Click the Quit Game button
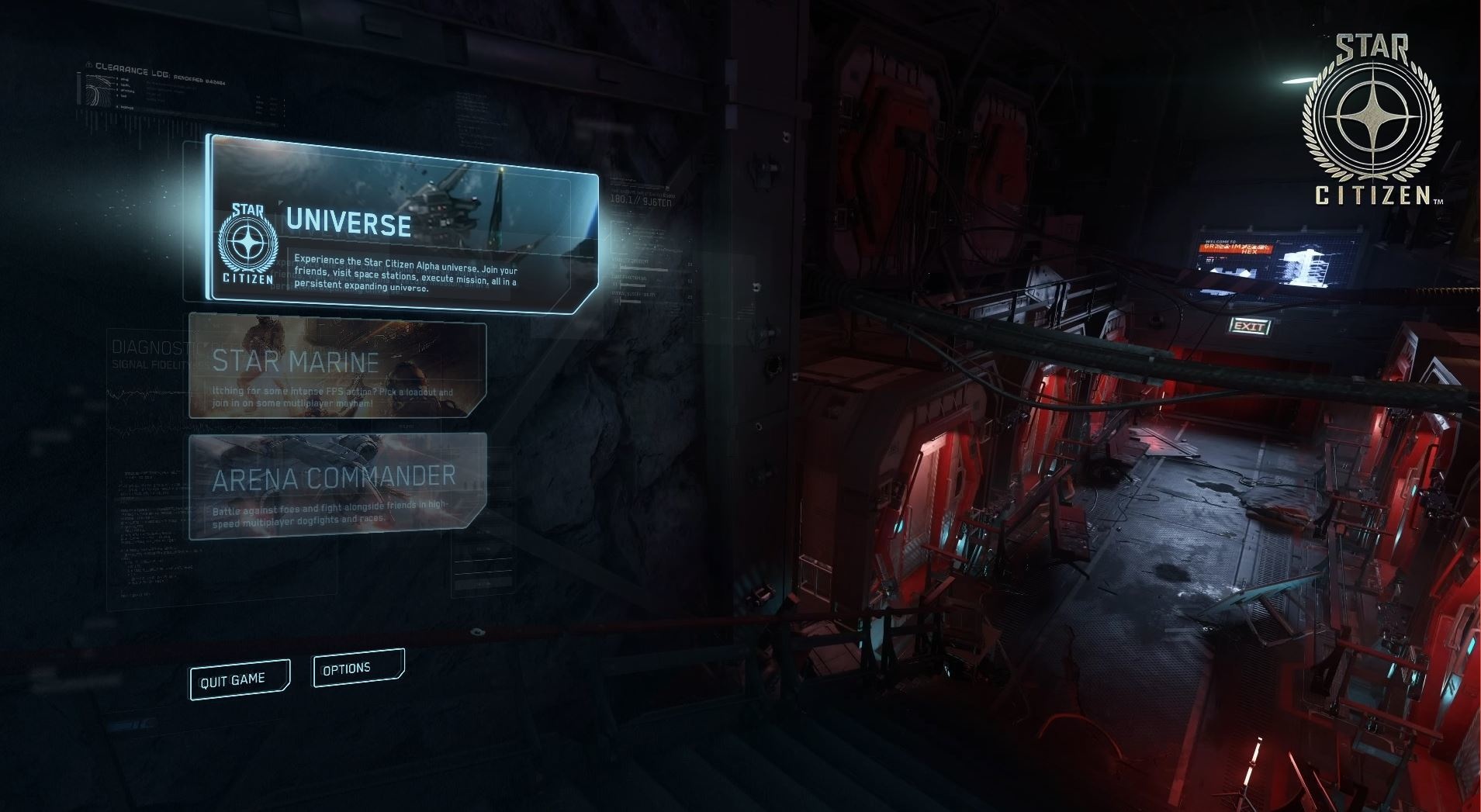 (239, 680)
